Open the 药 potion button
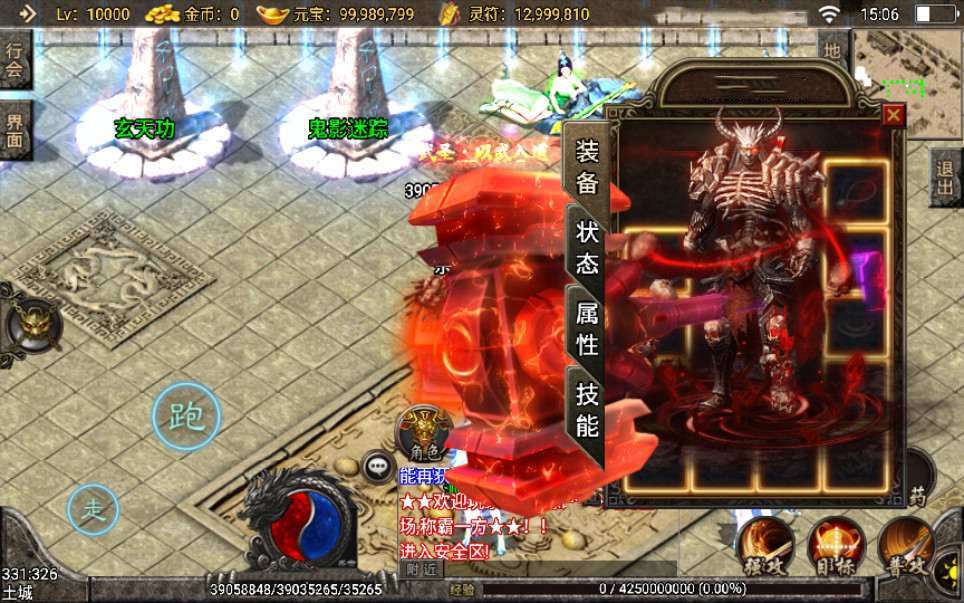The height and width of the screenshot is (603, 964). click(x=918, y=494)
